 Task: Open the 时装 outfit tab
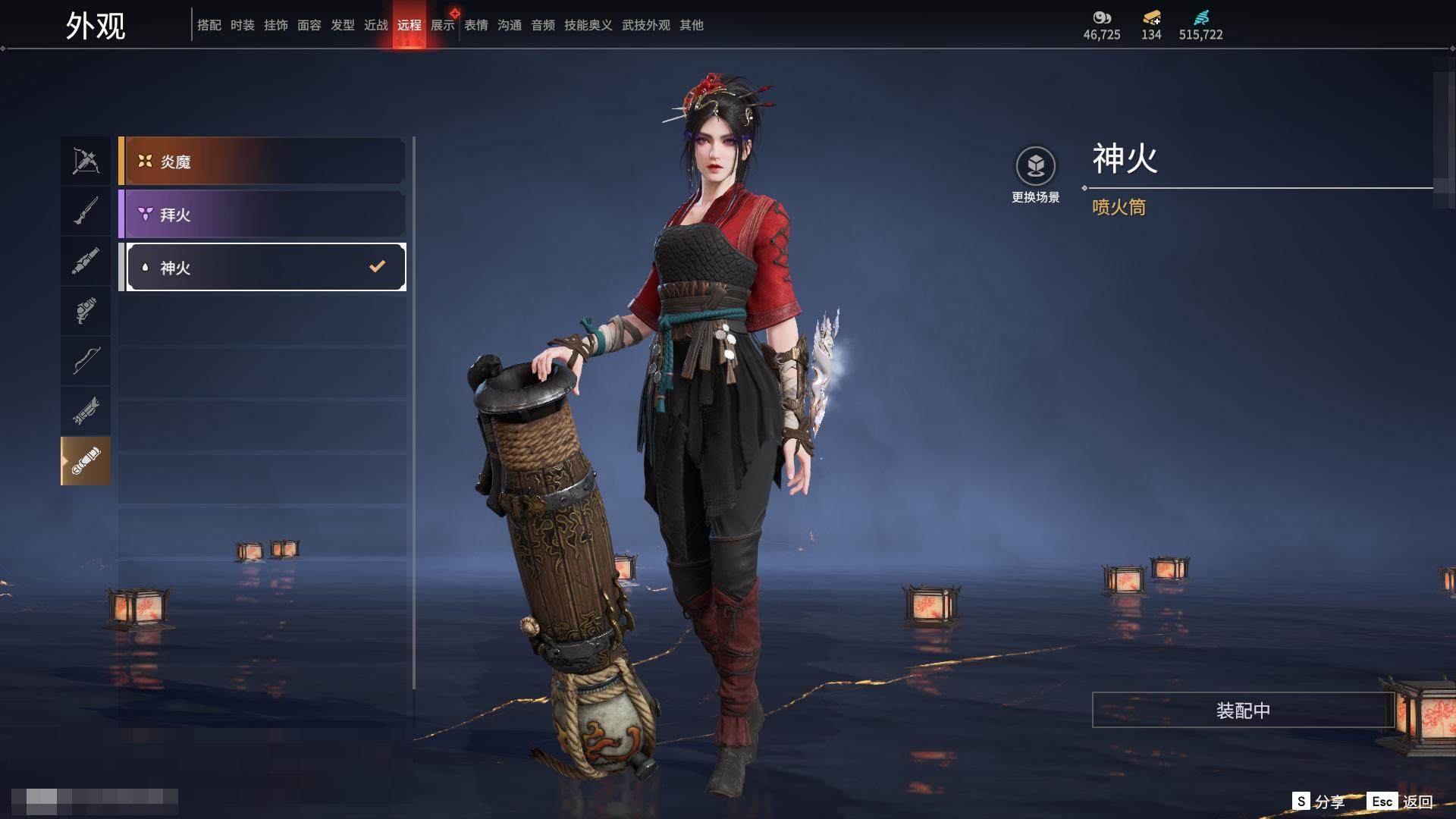point(243,25)
